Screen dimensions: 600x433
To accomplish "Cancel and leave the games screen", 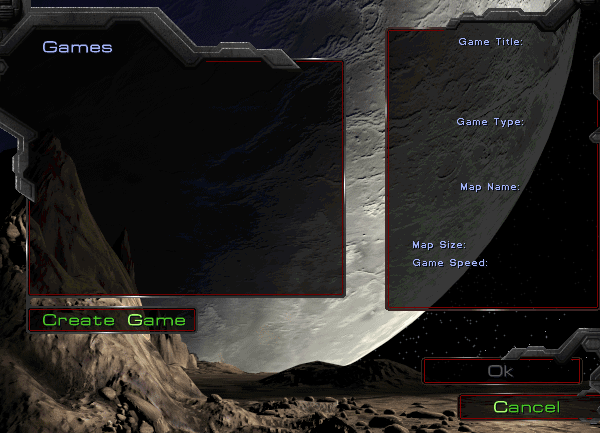I will tap(526, 407).
